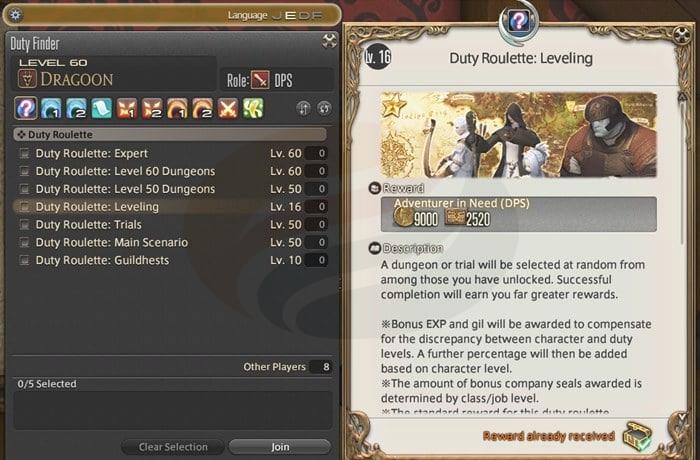Open the crossed swords category tab
Viewport: 700px width, 460px height.
pos(229,108)
